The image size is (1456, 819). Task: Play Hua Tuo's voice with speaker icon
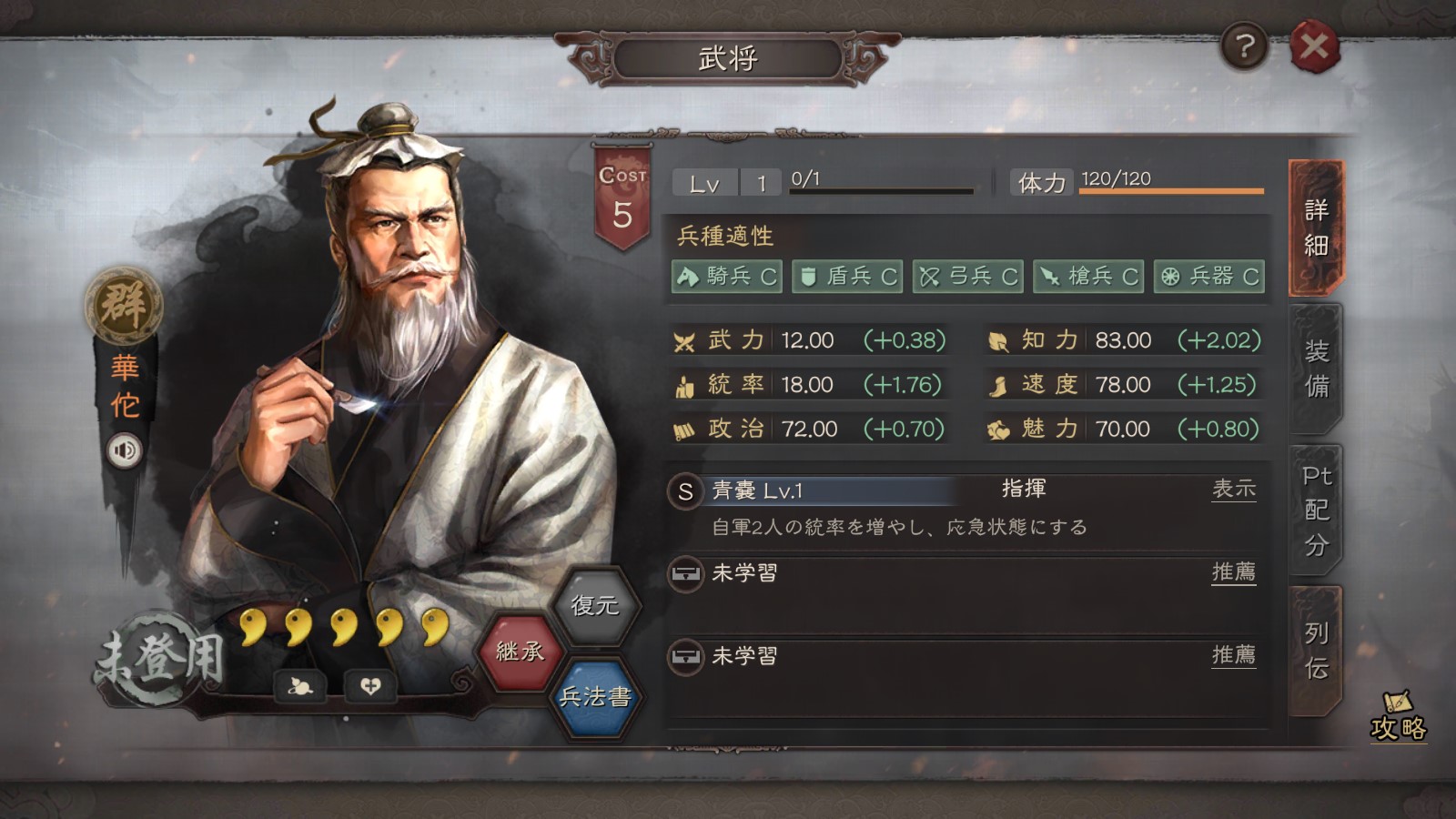pos(125,450)
